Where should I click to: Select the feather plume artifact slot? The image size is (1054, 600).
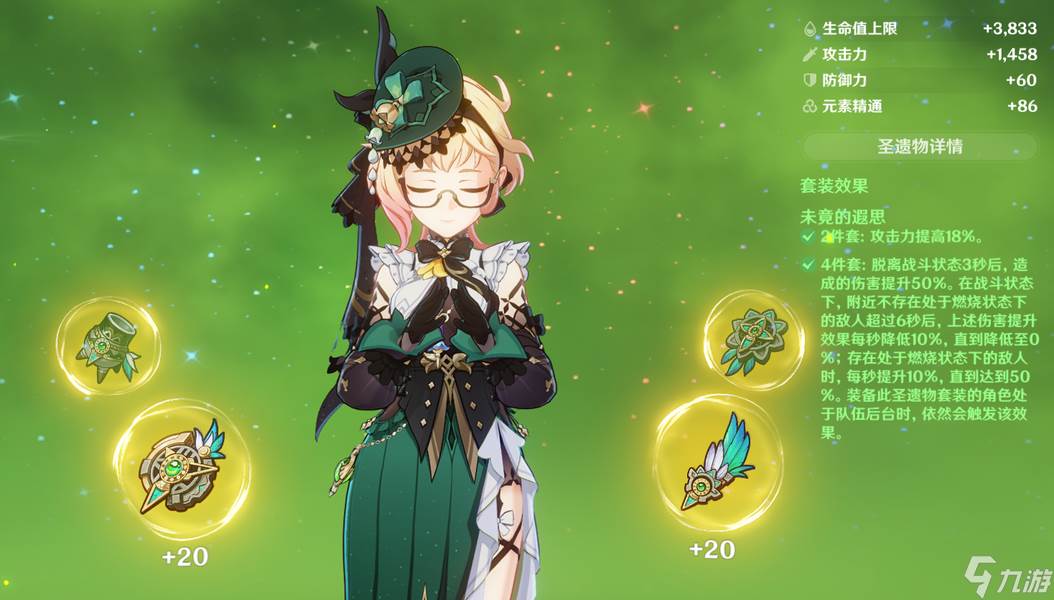click(x=719, y=463)
